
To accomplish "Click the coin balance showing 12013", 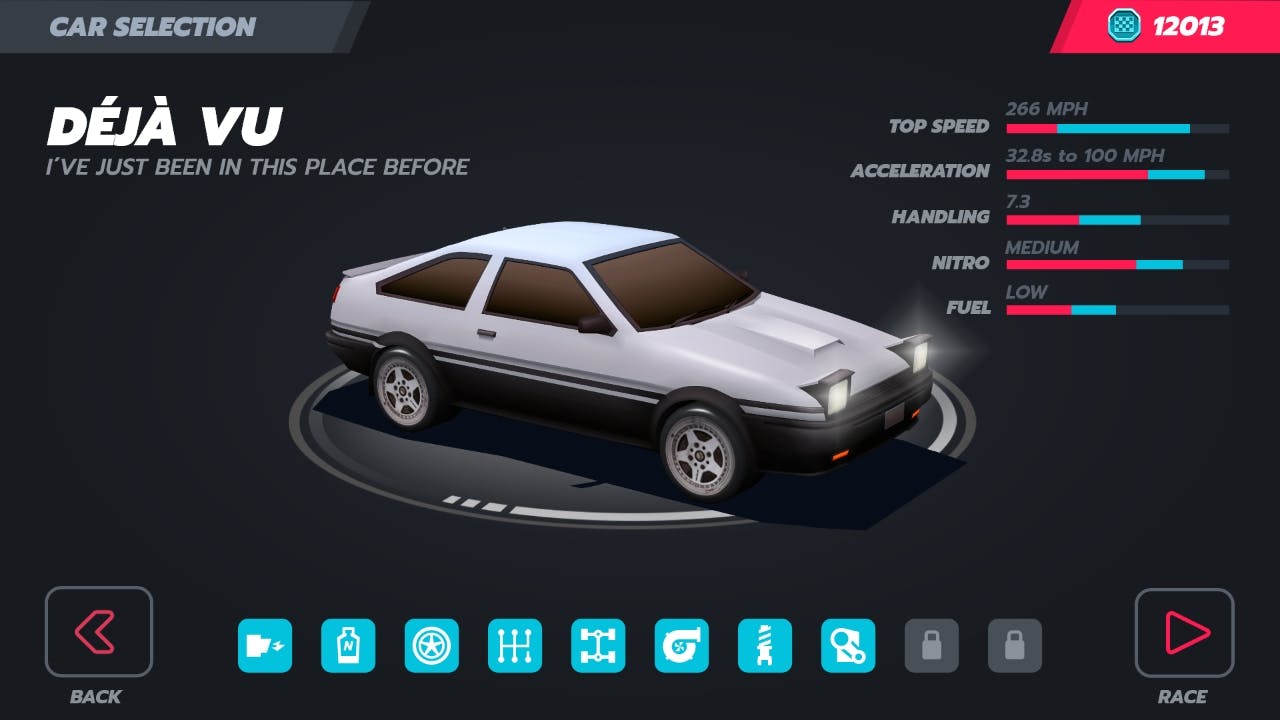I will pyautogui.click(x=1166, y=26).
